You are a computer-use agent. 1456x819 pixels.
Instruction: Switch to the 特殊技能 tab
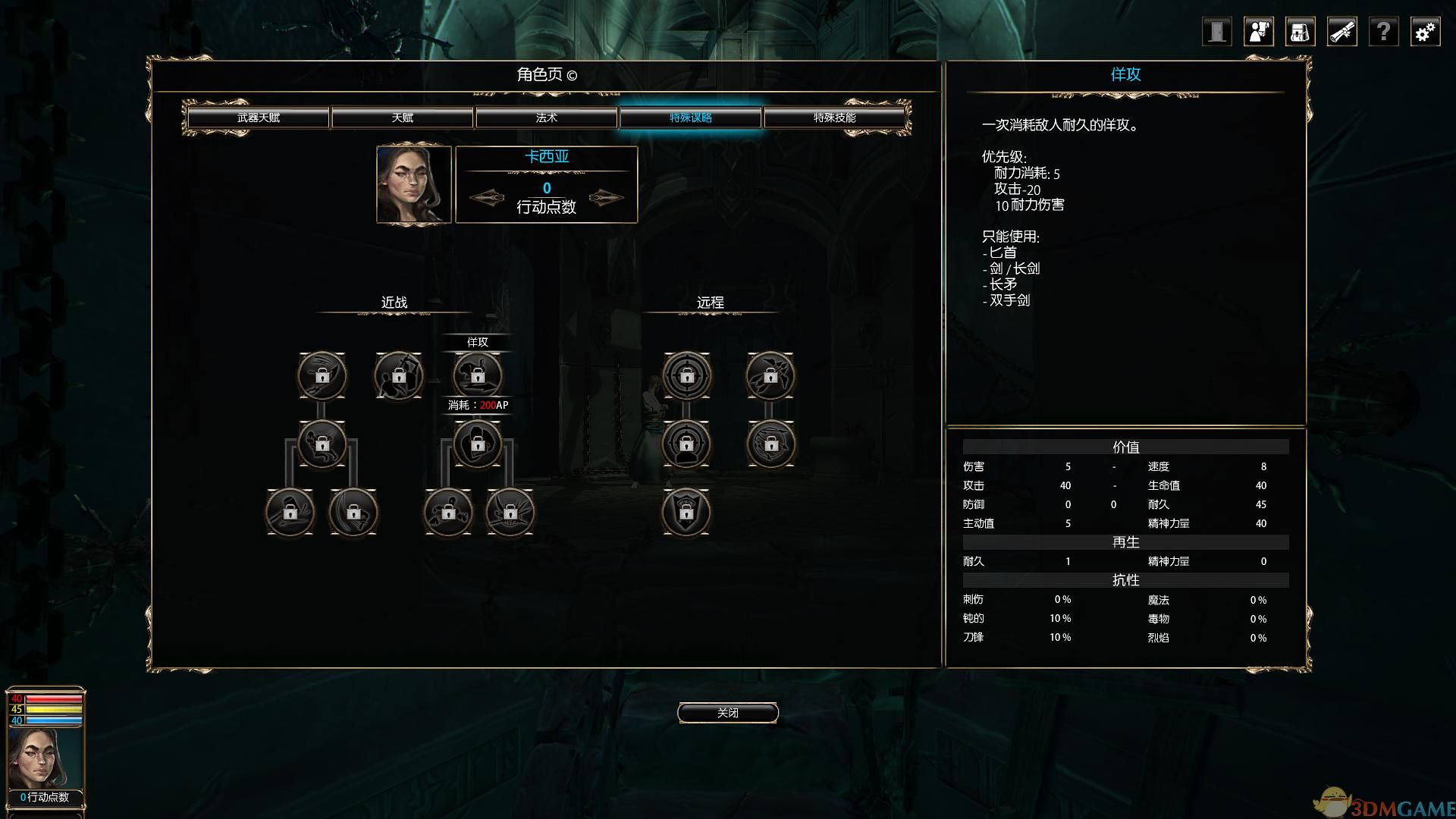tap(834, 118)
